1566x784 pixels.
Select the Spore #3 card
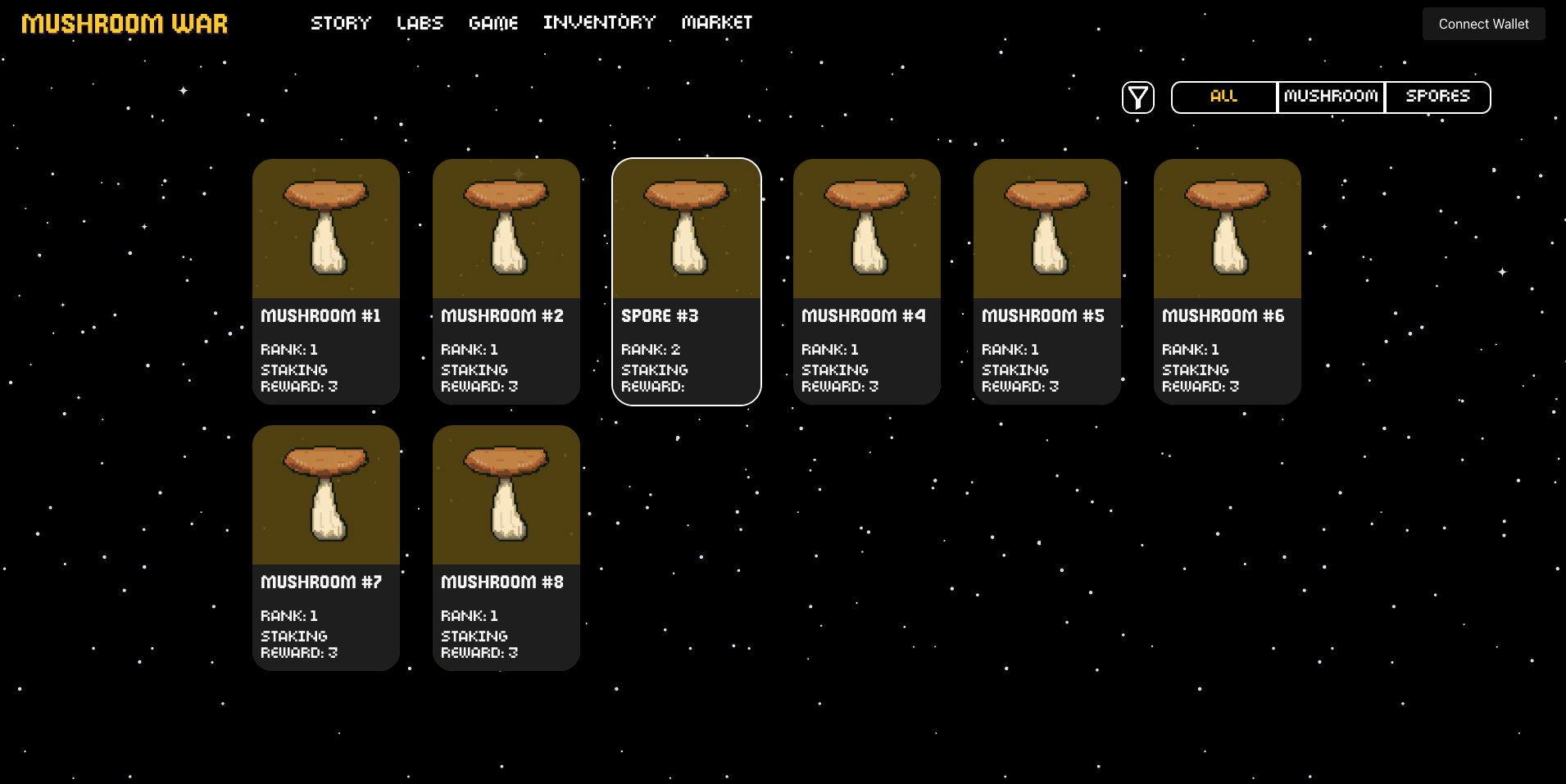click(687, 281)
